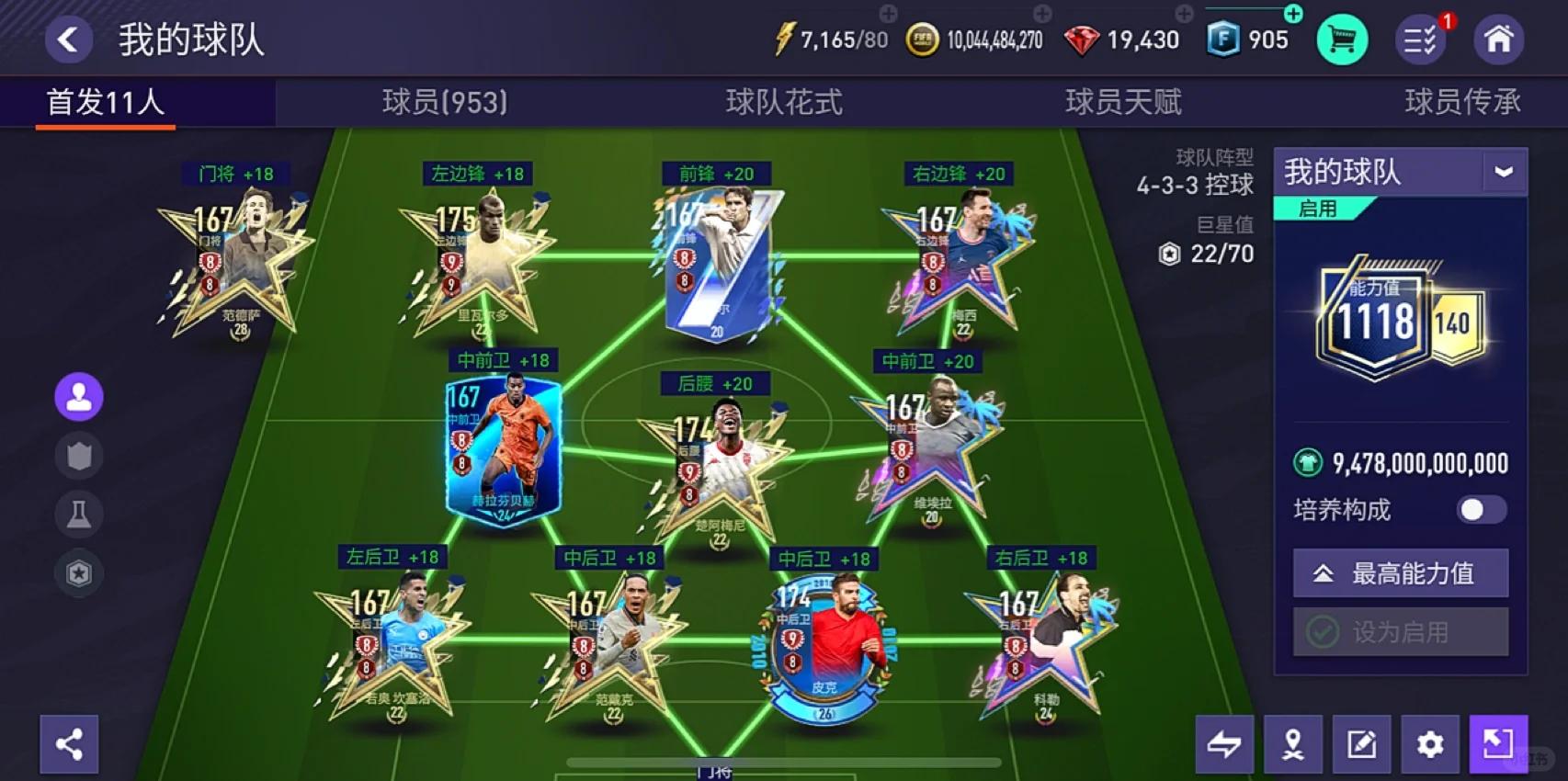1568x781 pixels.
Task: Tap the player profile icon in sidebar
Action: (79, 396)
